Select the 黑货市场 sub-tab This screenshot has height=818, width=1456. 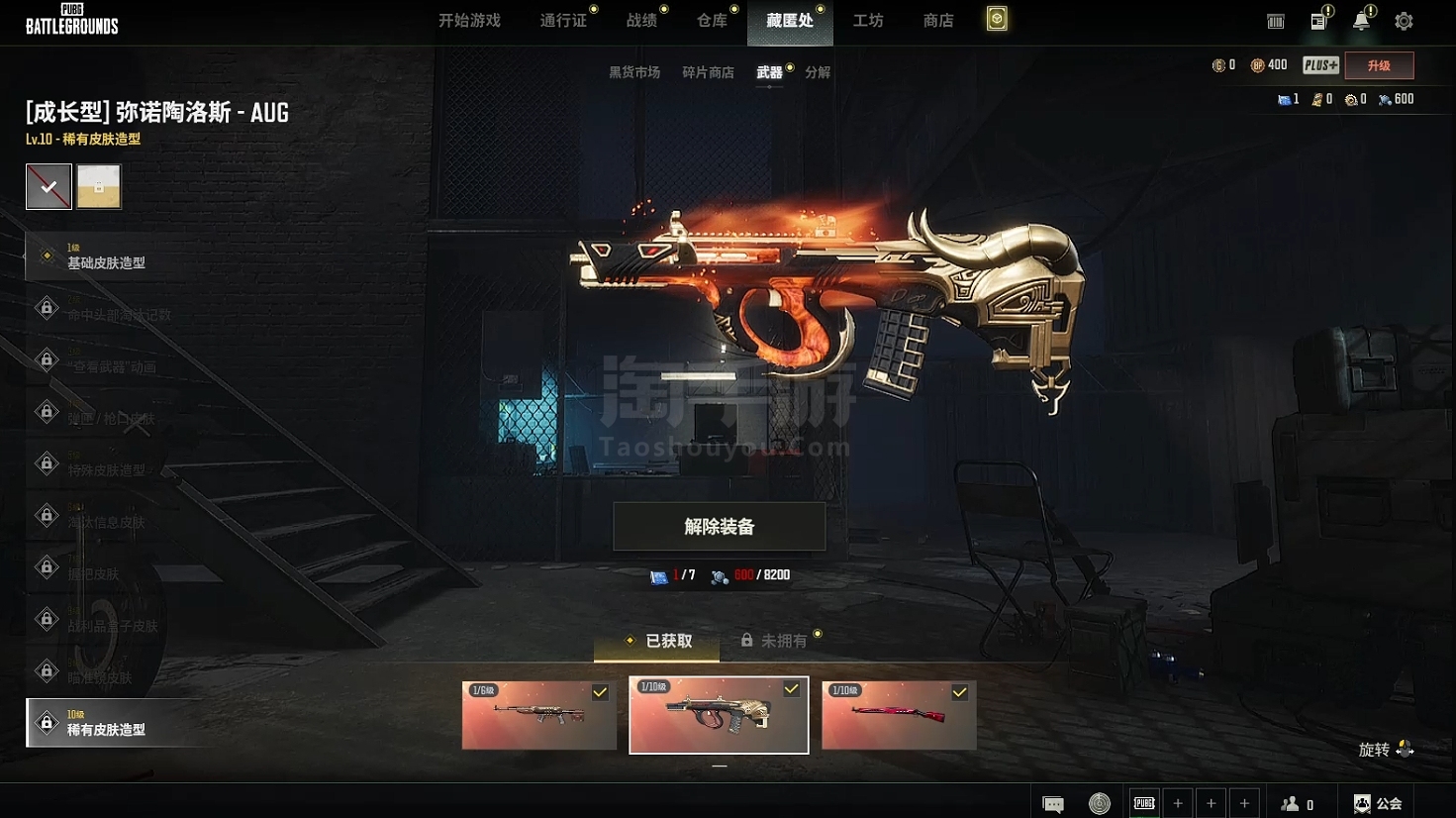pyautogui.click(x=634, y=72)
